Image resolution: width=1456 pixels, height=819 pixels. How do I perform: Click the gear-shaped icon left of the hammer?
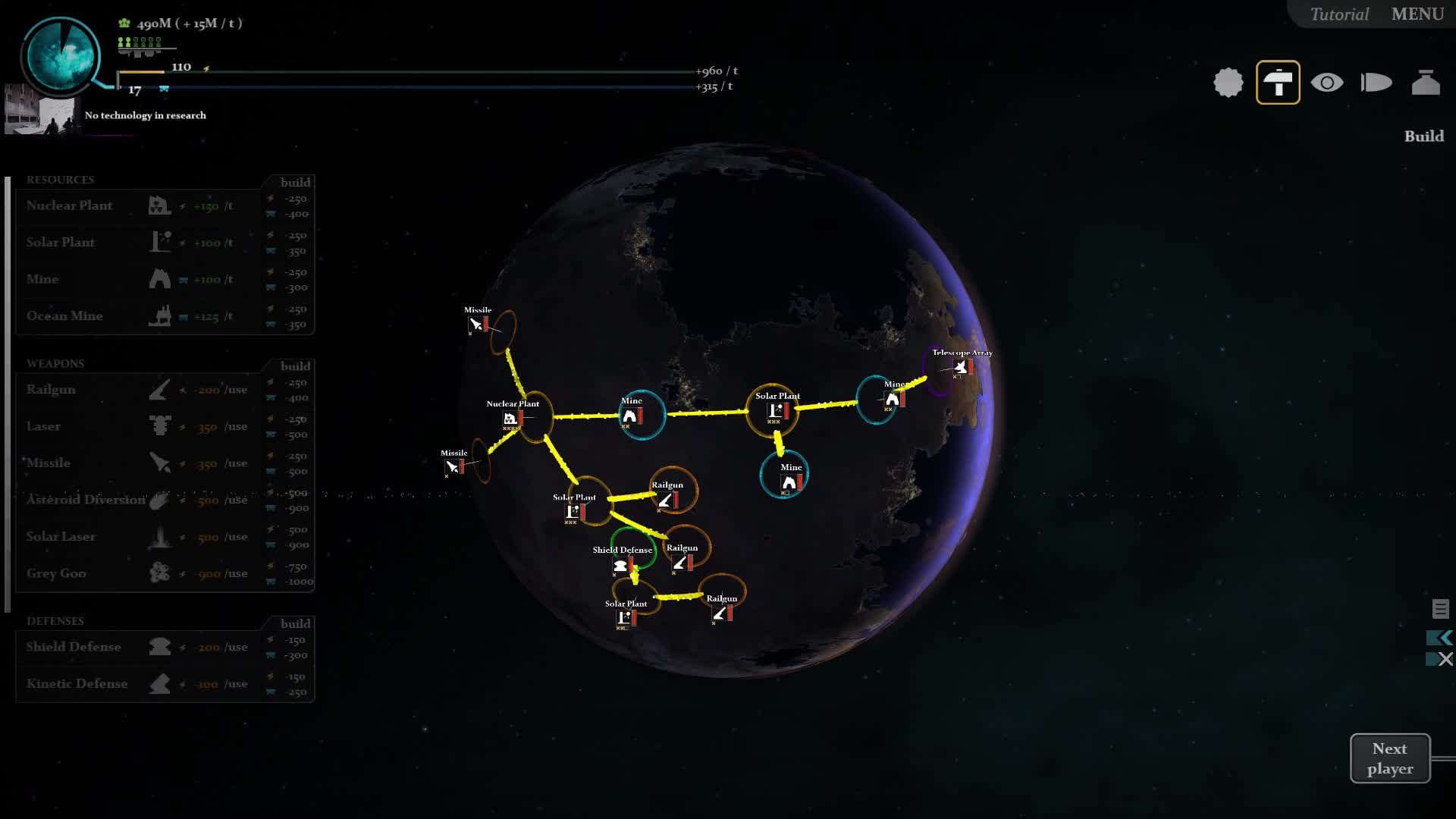(1228, 83)
